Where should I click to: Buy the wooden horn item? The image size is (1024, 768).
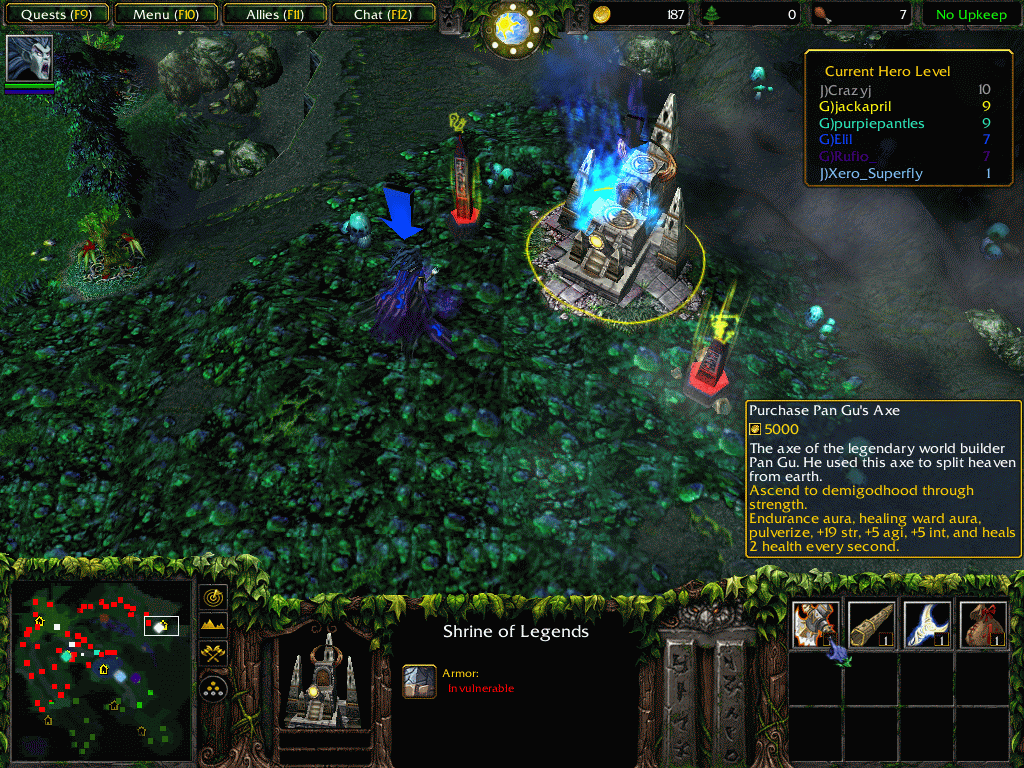coord(871,623)
